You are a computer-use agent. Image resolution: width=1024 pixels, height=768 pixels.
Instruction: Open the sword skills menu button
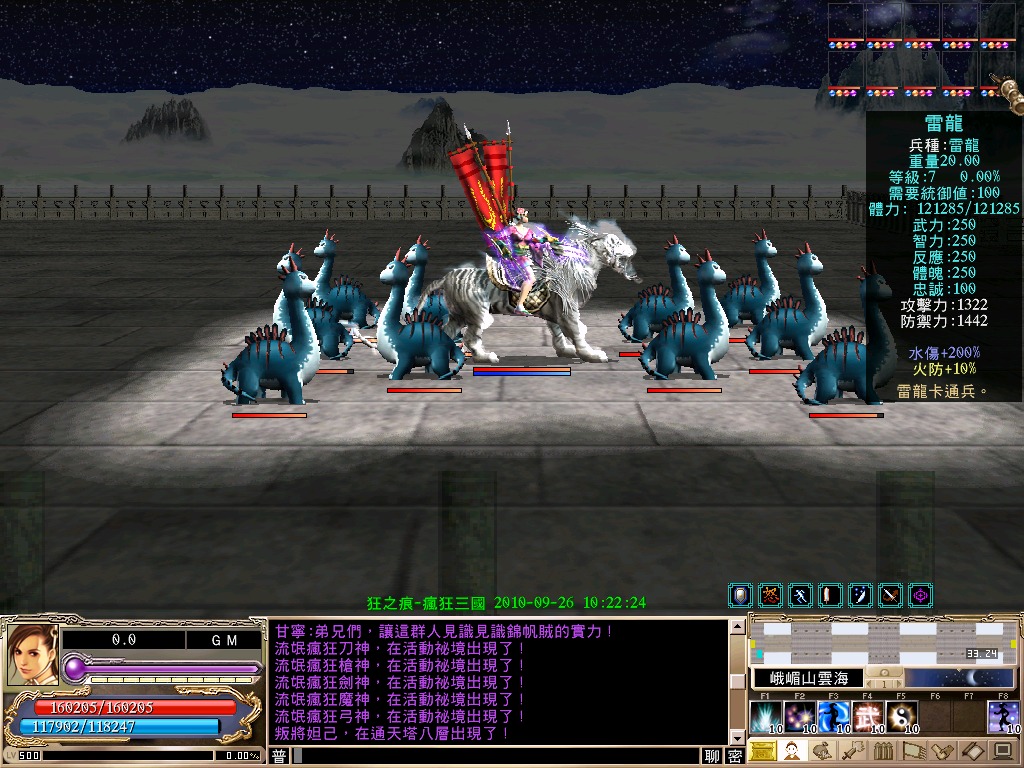pyautogui.click(x=852, y=751)
